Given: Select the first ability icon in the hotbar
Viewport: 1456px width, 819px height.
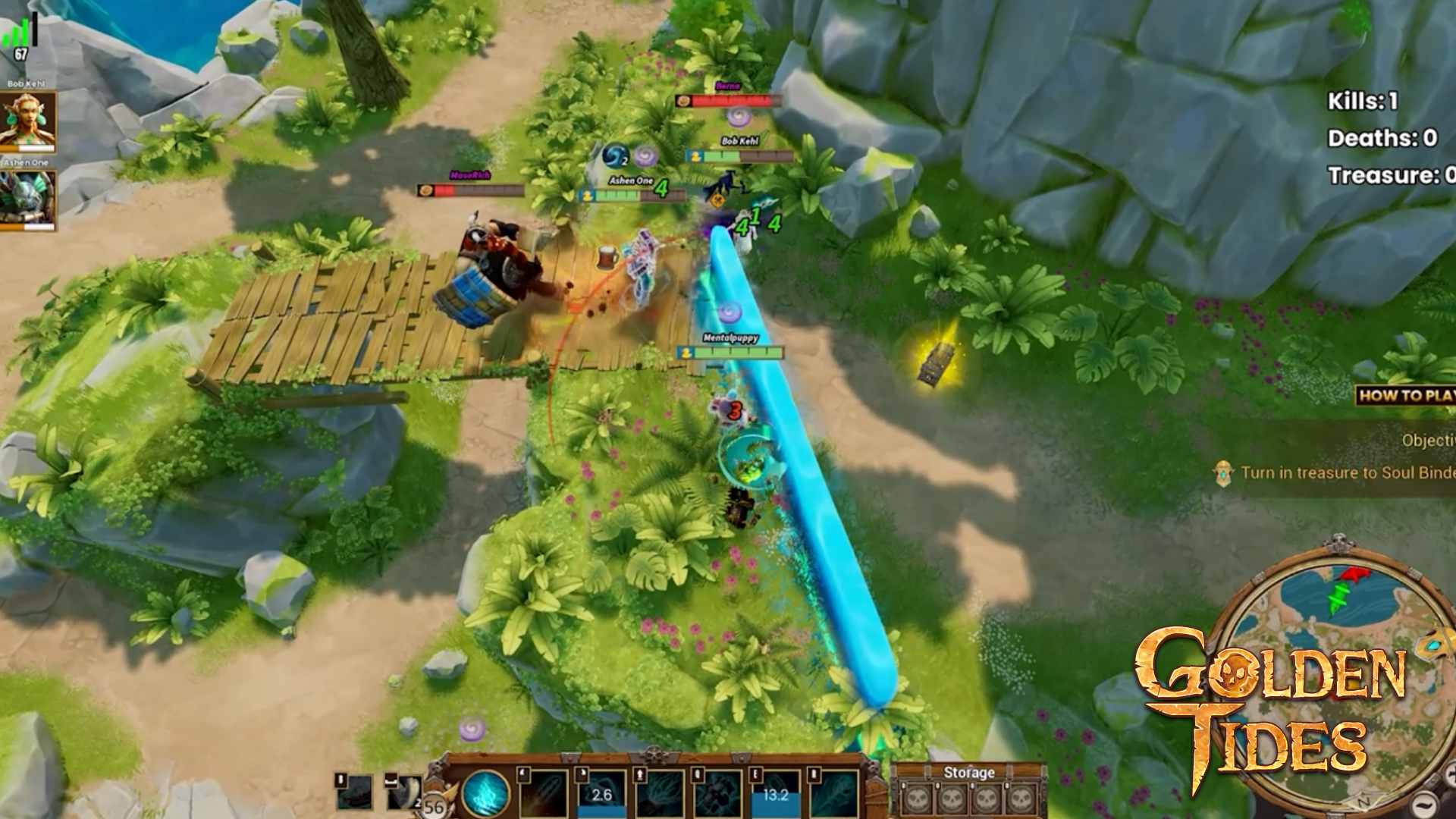Looking at the screenshot, I should (542, 795).
